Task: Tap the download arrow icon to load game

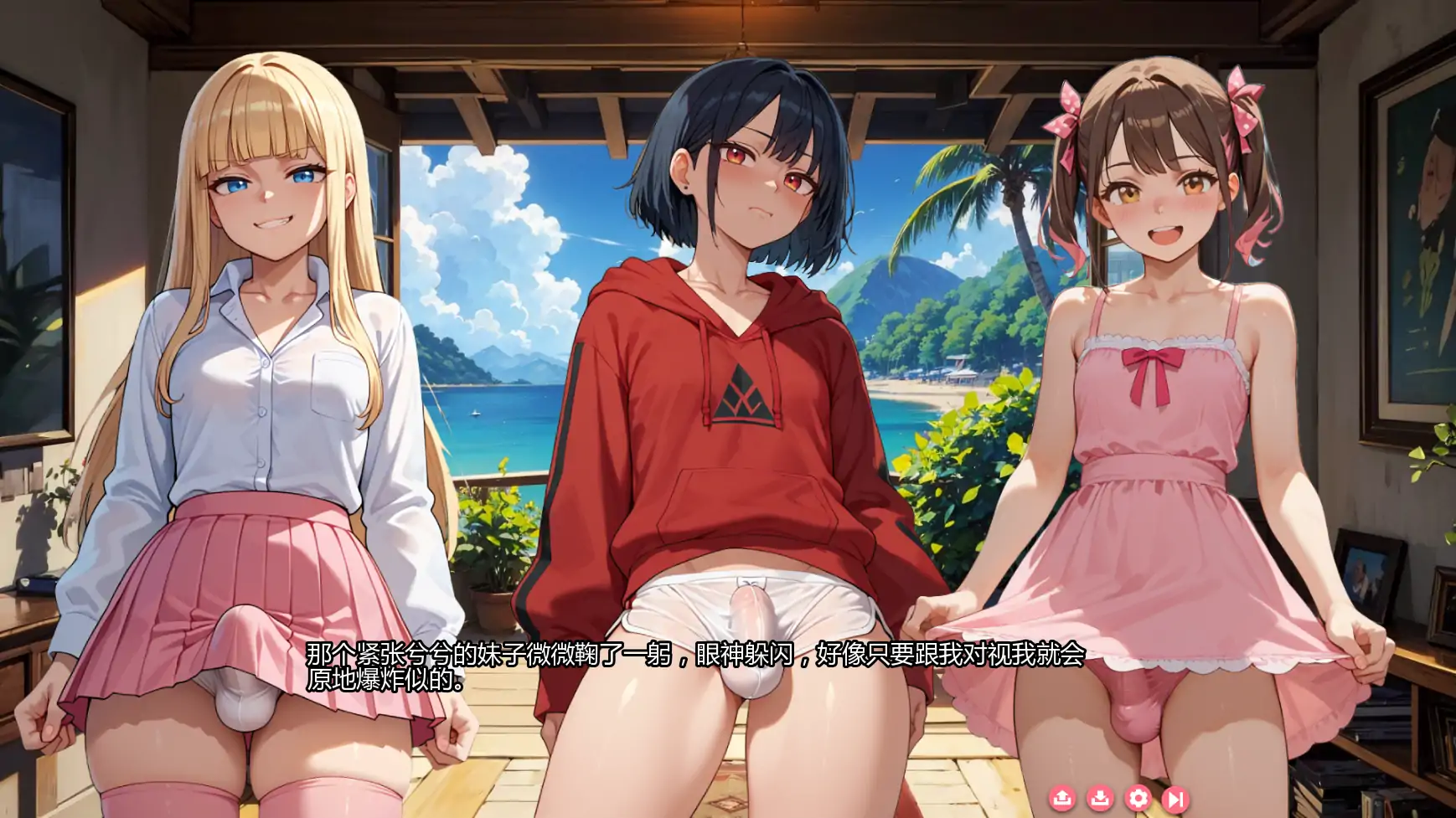Action: [1099, 798]
